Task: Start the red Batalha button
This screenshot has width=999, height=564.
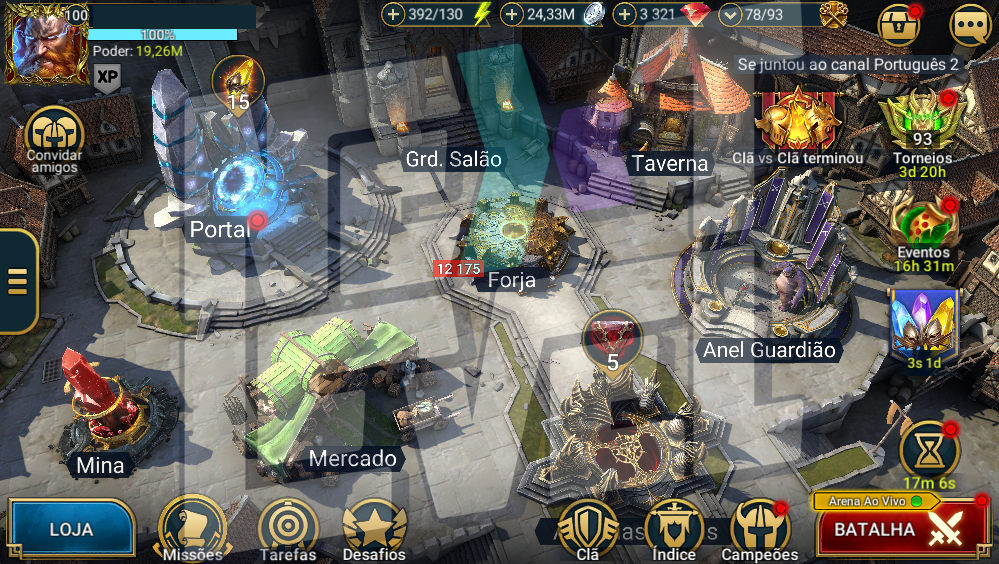Action: pos(902,529)
